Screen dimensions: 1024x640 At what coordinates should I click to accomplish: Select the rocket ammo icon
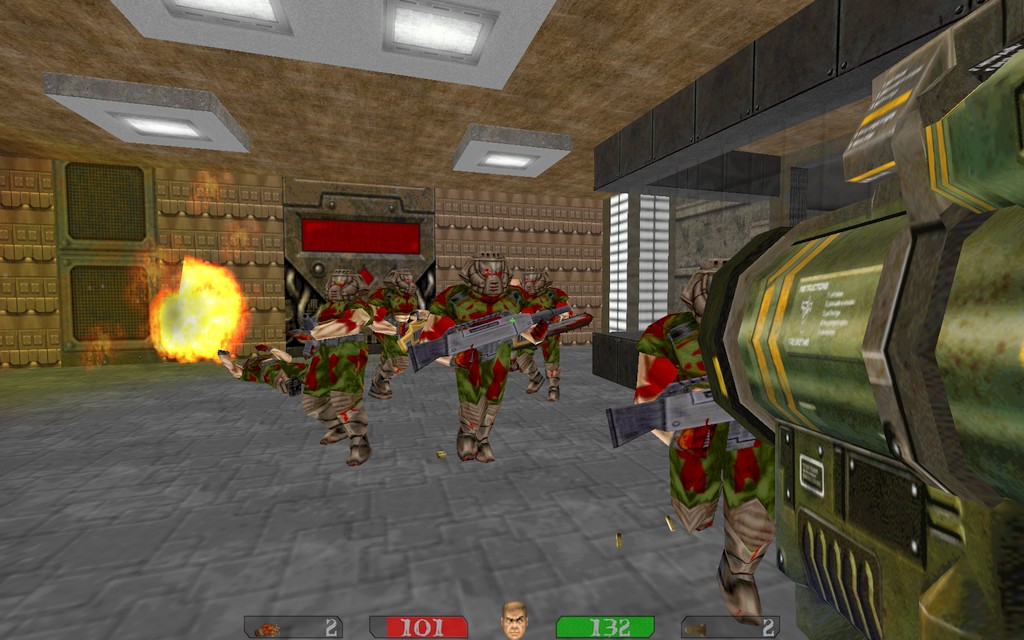click(x=267, y=629)
